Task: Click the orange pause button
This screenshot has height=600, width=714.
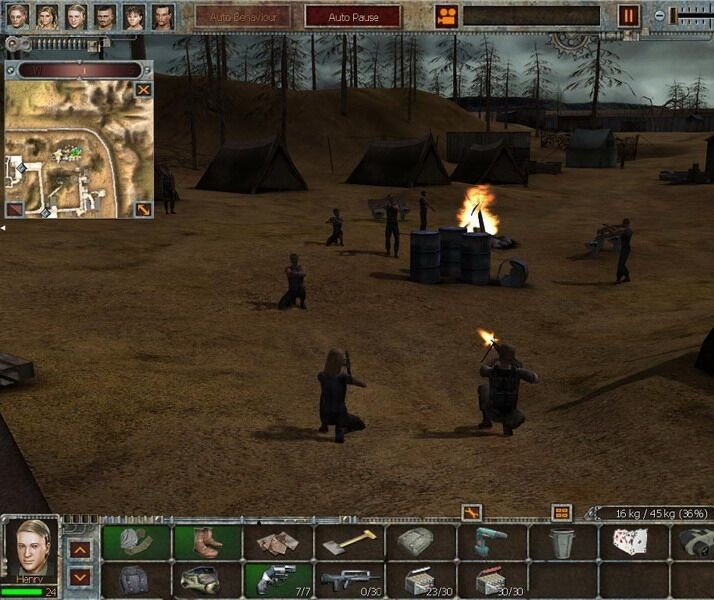Action: coord(628,16)
